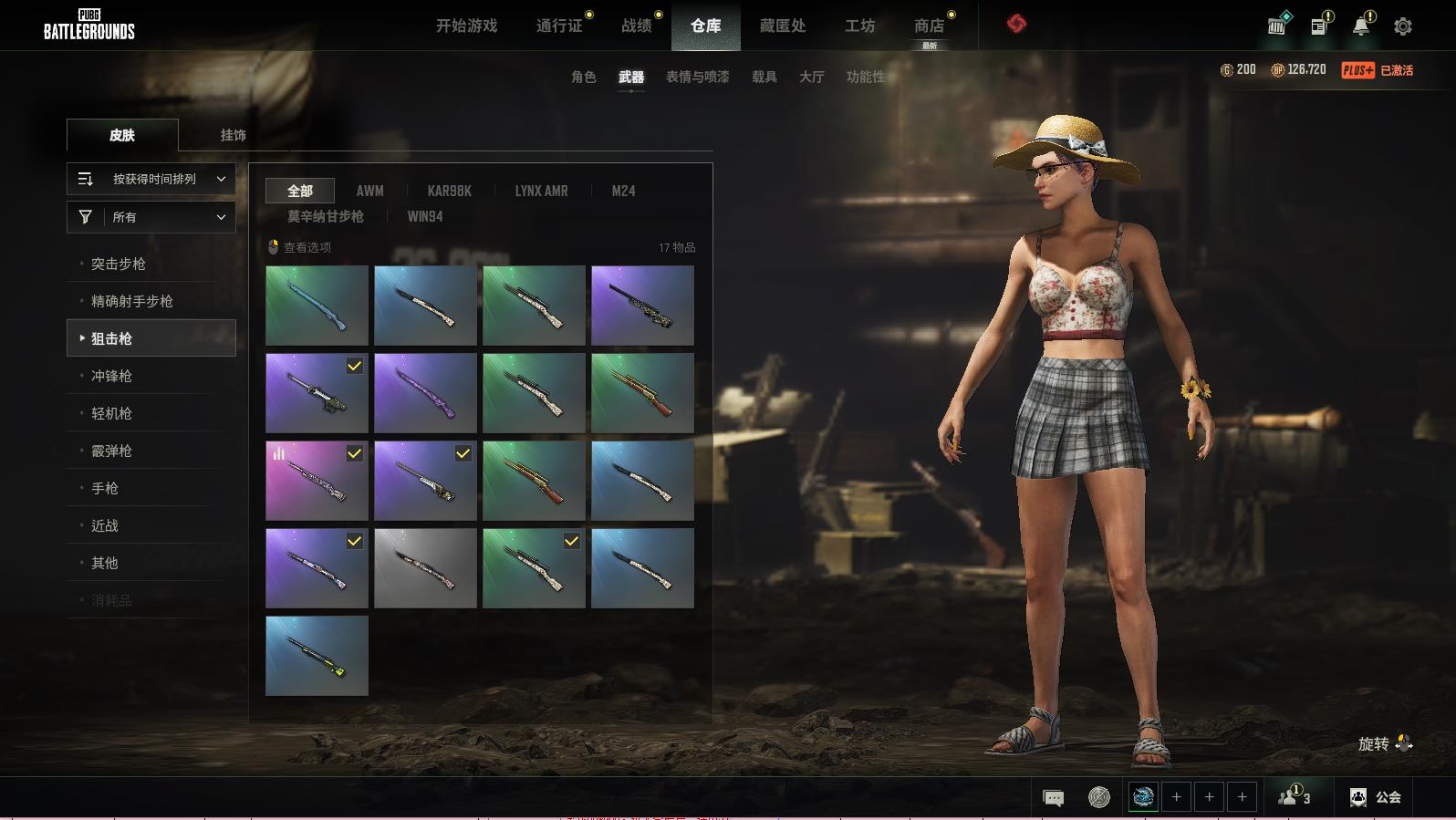Open the 商店 store tab
1456x820 pixels.
pos(929,26)
